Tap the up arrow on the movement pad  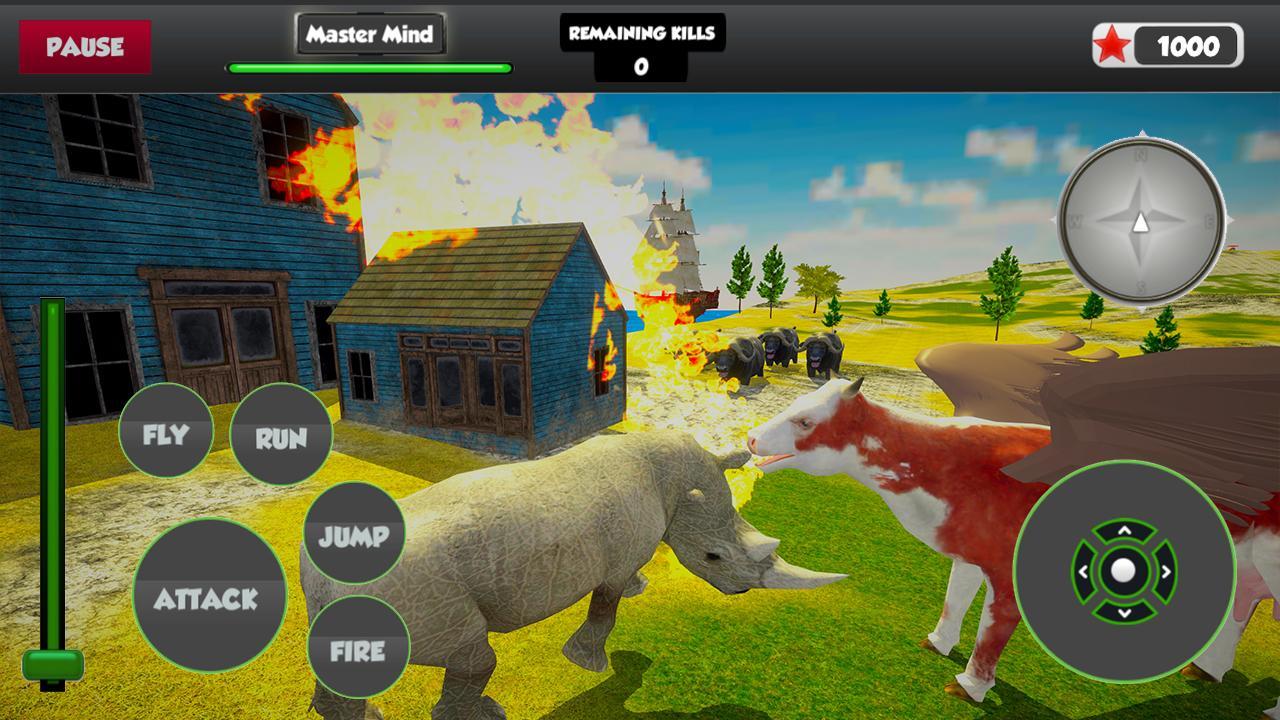point(1126,533)
